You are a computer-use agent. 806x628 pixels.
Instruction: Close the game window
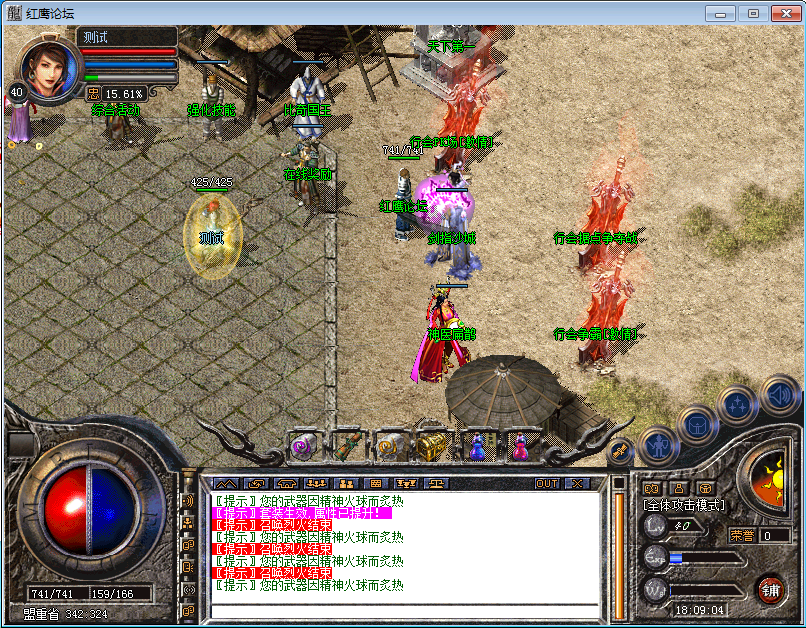pos(784,13)
